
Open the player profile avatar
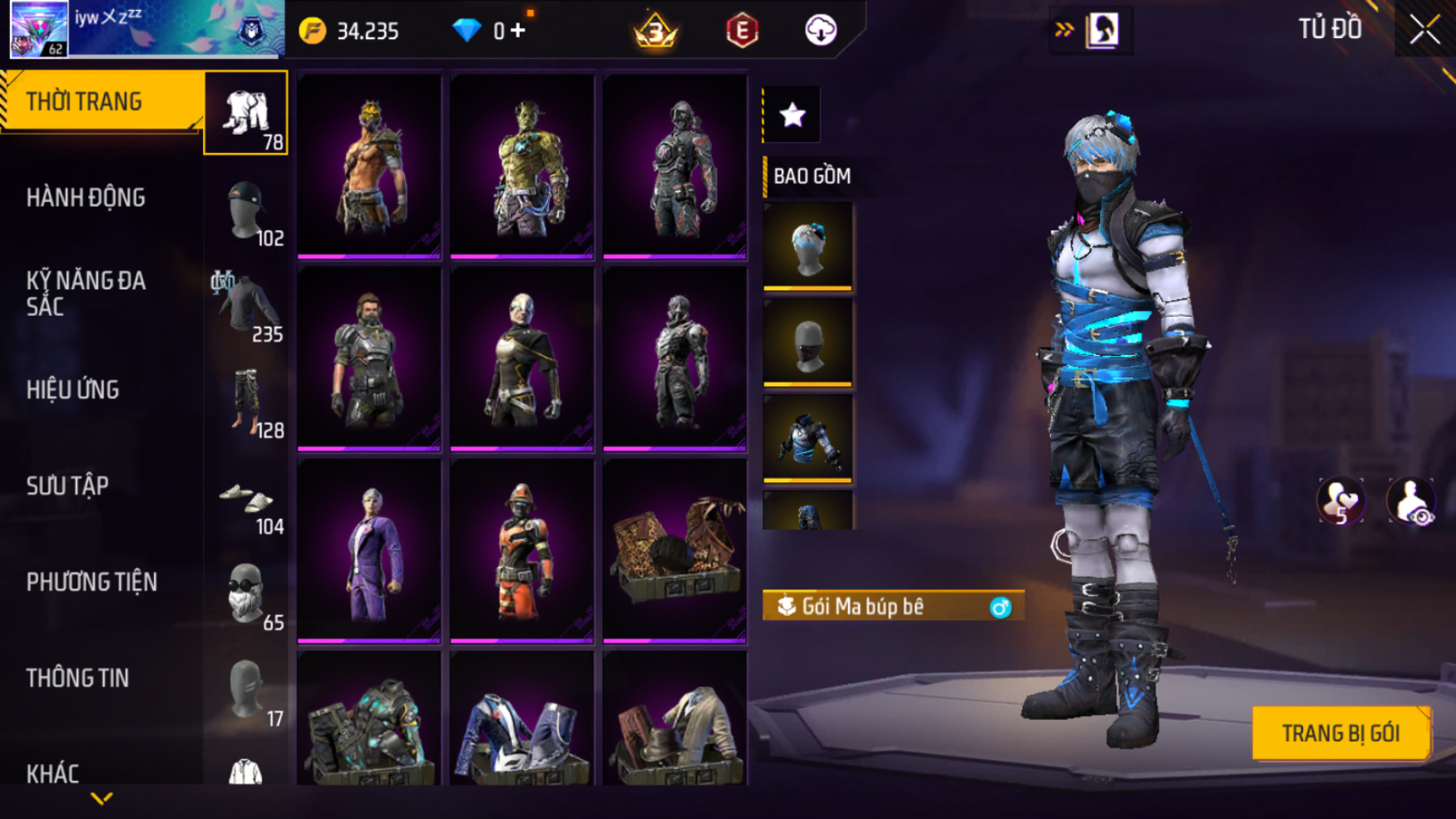point(39,29)
